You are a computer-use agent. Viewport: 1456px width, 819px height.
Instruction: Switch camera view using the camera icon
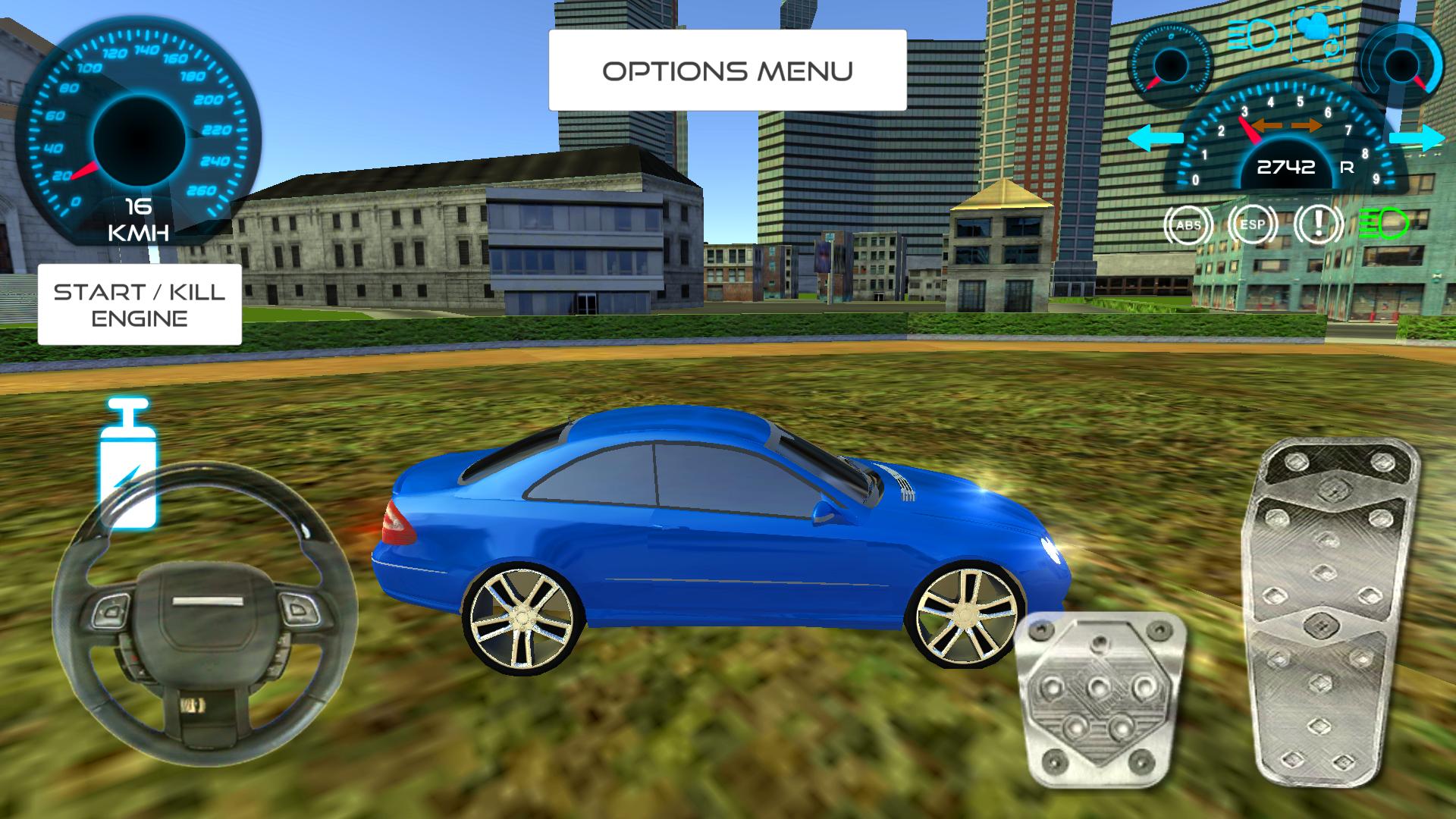coord(1319,36)
